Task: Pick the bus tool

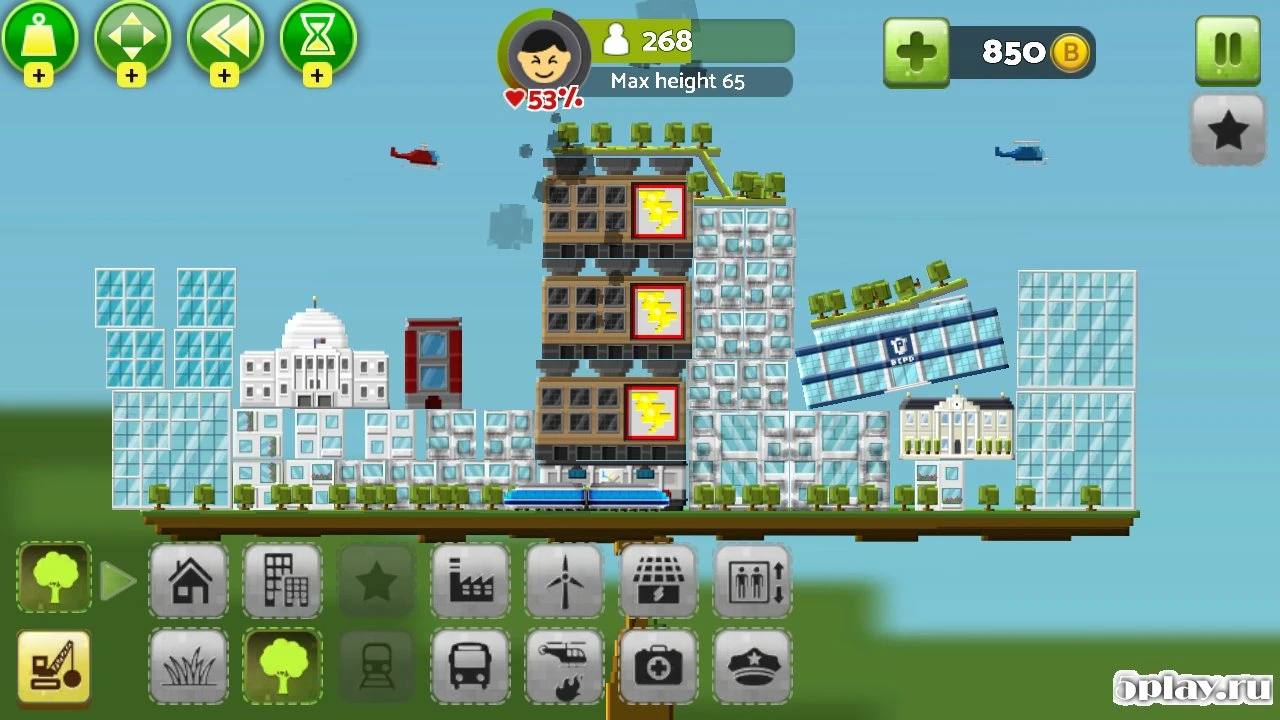Action: pyautogui.click(x=470, y=665)
